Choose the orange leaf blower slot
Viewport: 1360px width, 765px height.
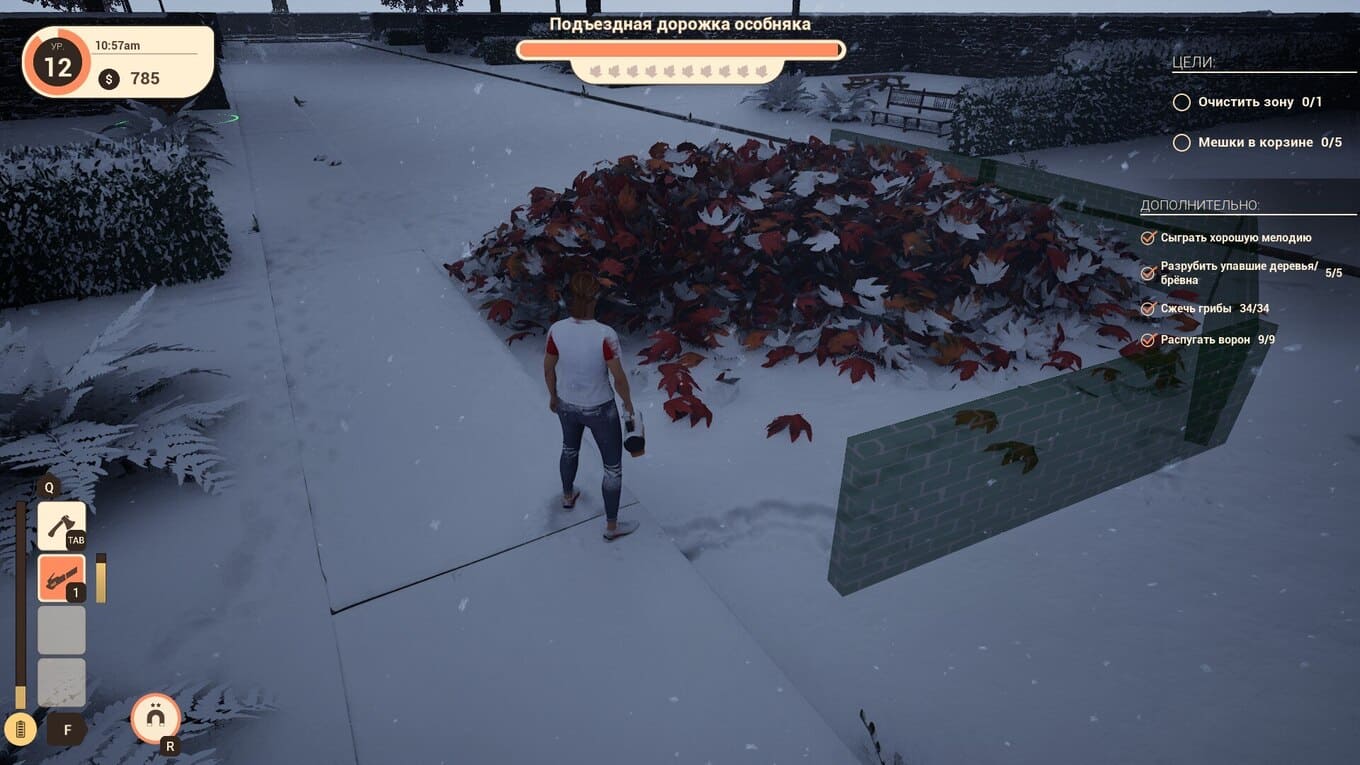tap(61, 578)
